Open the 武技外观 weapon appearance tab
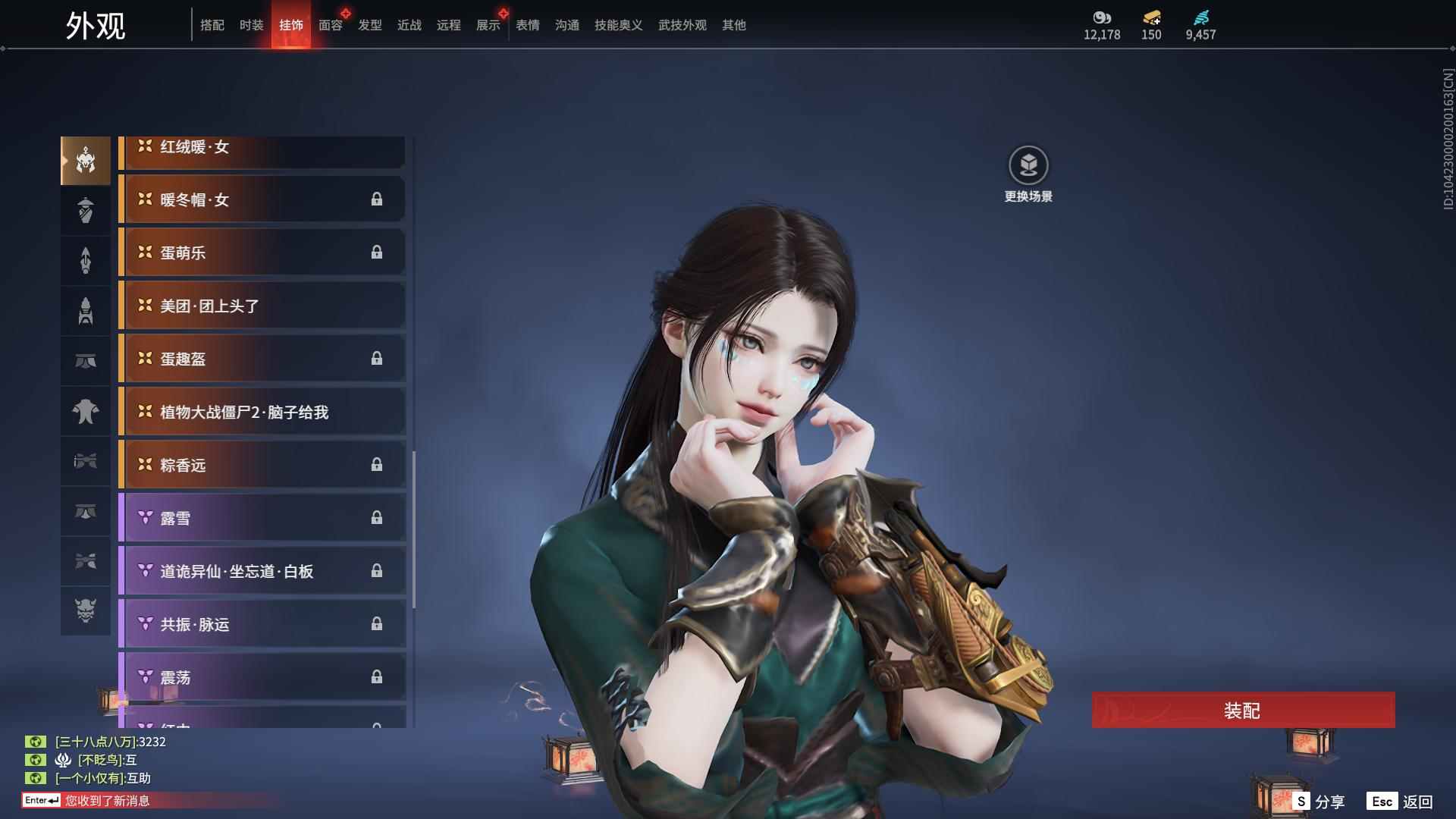 (x=681, y=24)
